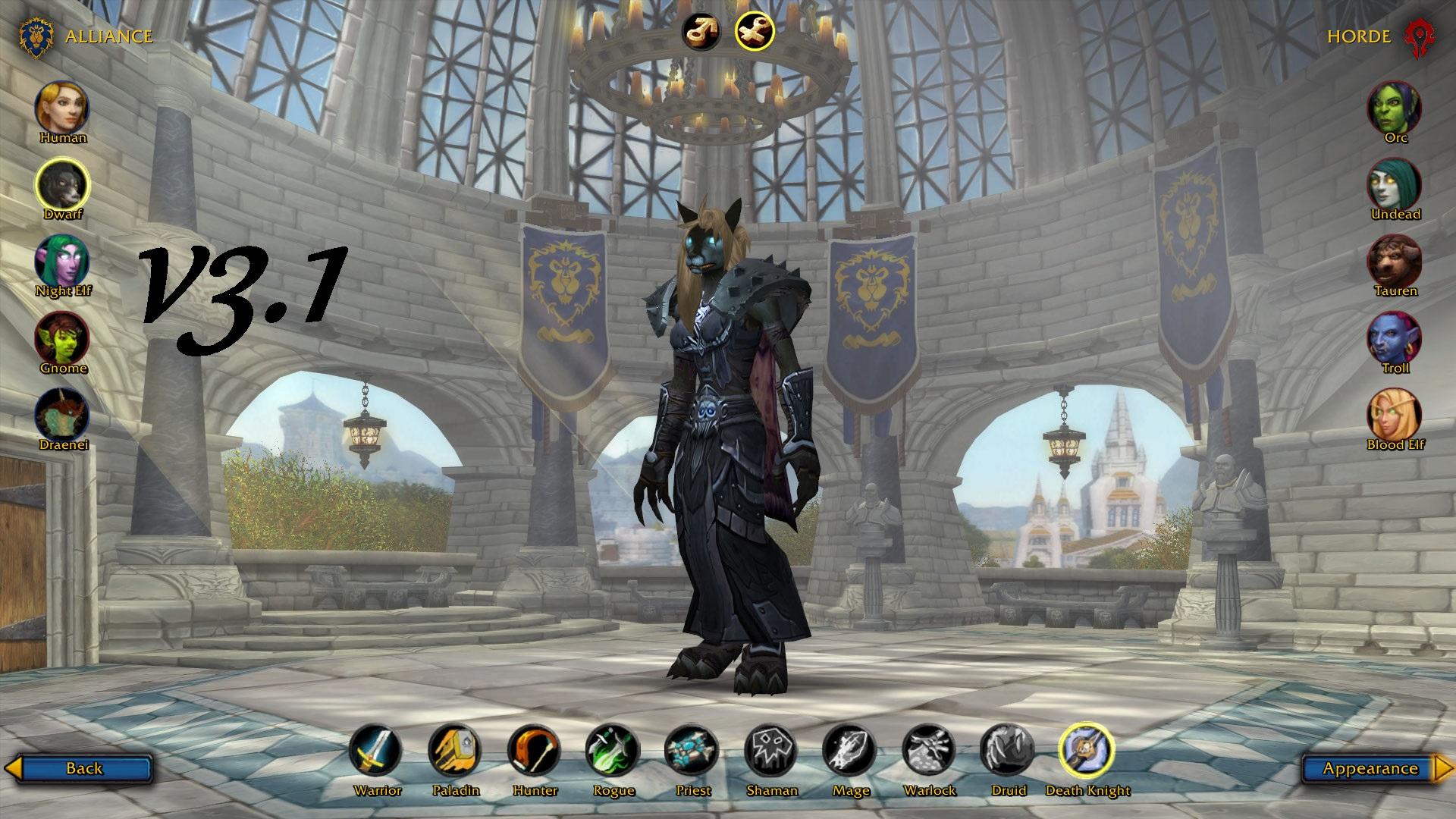Open the Appearance customization screen
This screenshot has height=819, width=1456.
(x=1367, y=768)
